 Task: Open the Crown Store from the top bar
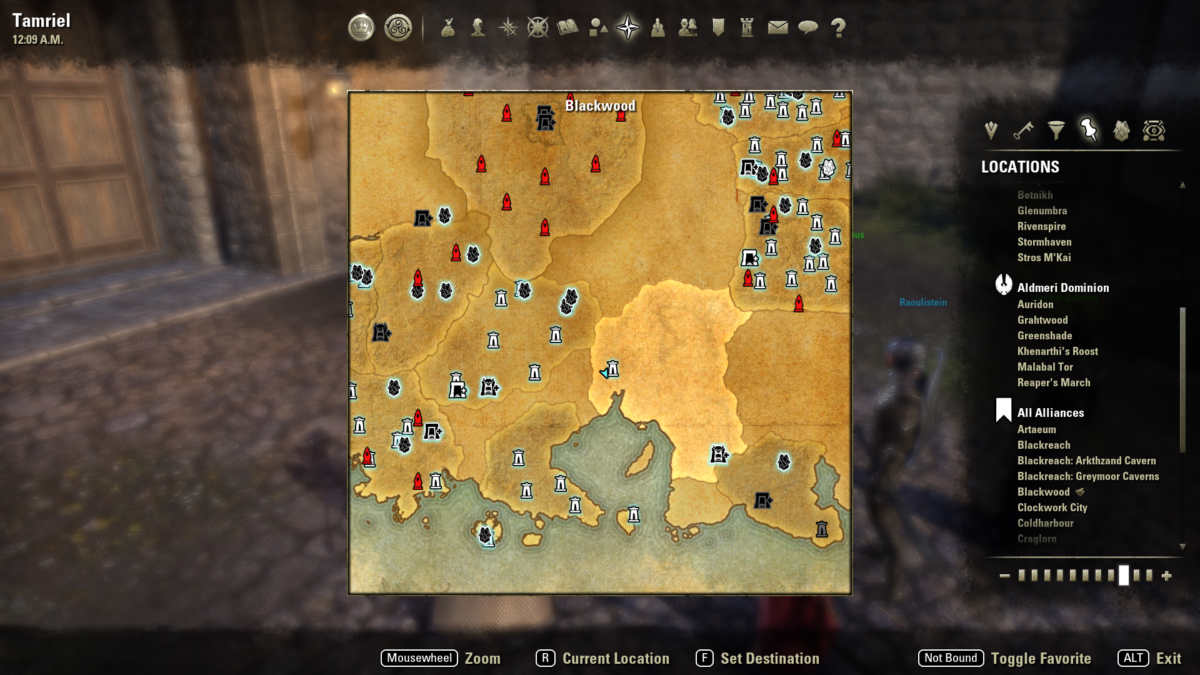click(x=361, y=28)
